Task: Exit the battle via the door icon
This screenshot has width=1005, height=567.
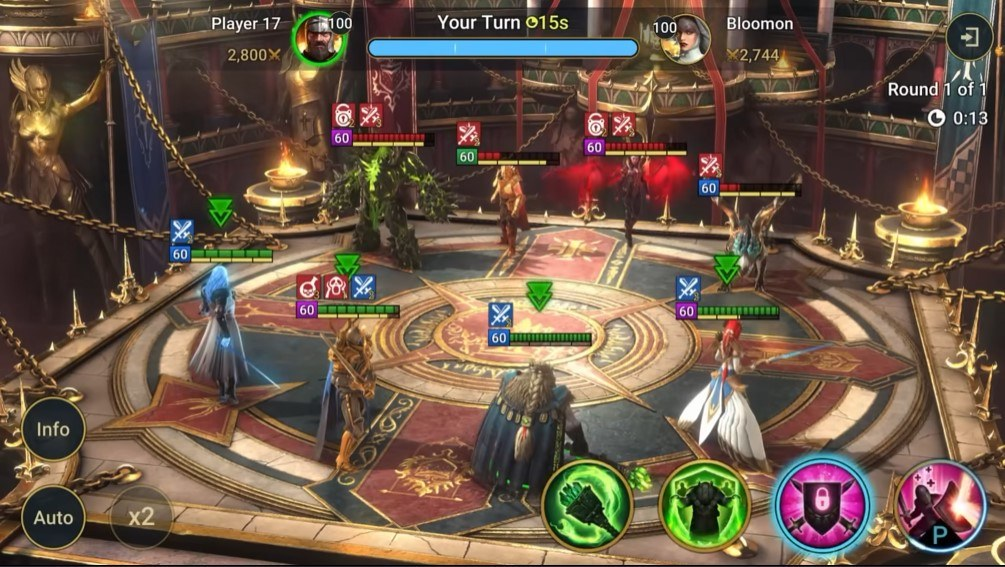Action: [969, 39]
